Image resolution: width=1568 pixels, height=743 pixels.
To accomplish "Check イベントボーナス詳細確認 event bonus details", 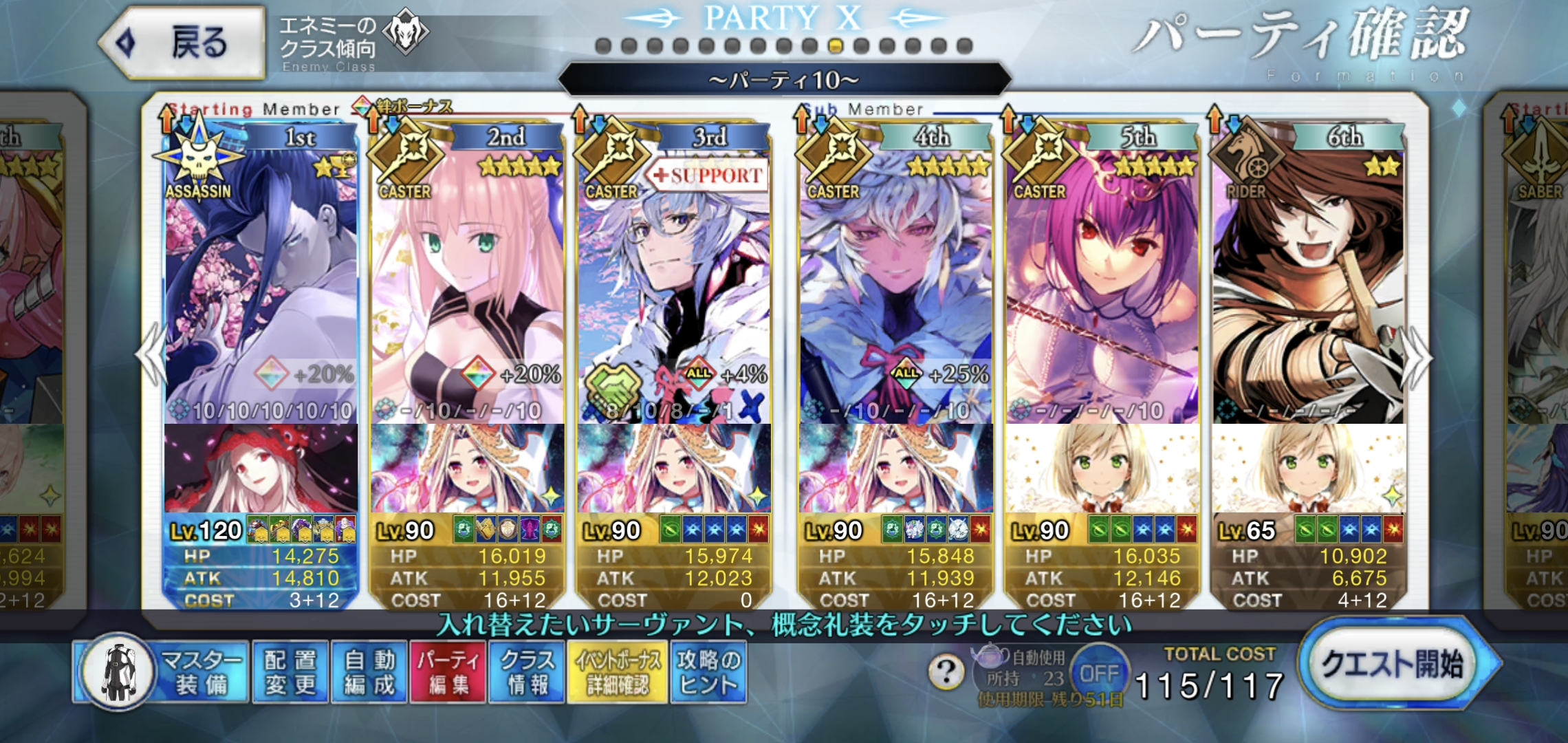I will [617, 672].
